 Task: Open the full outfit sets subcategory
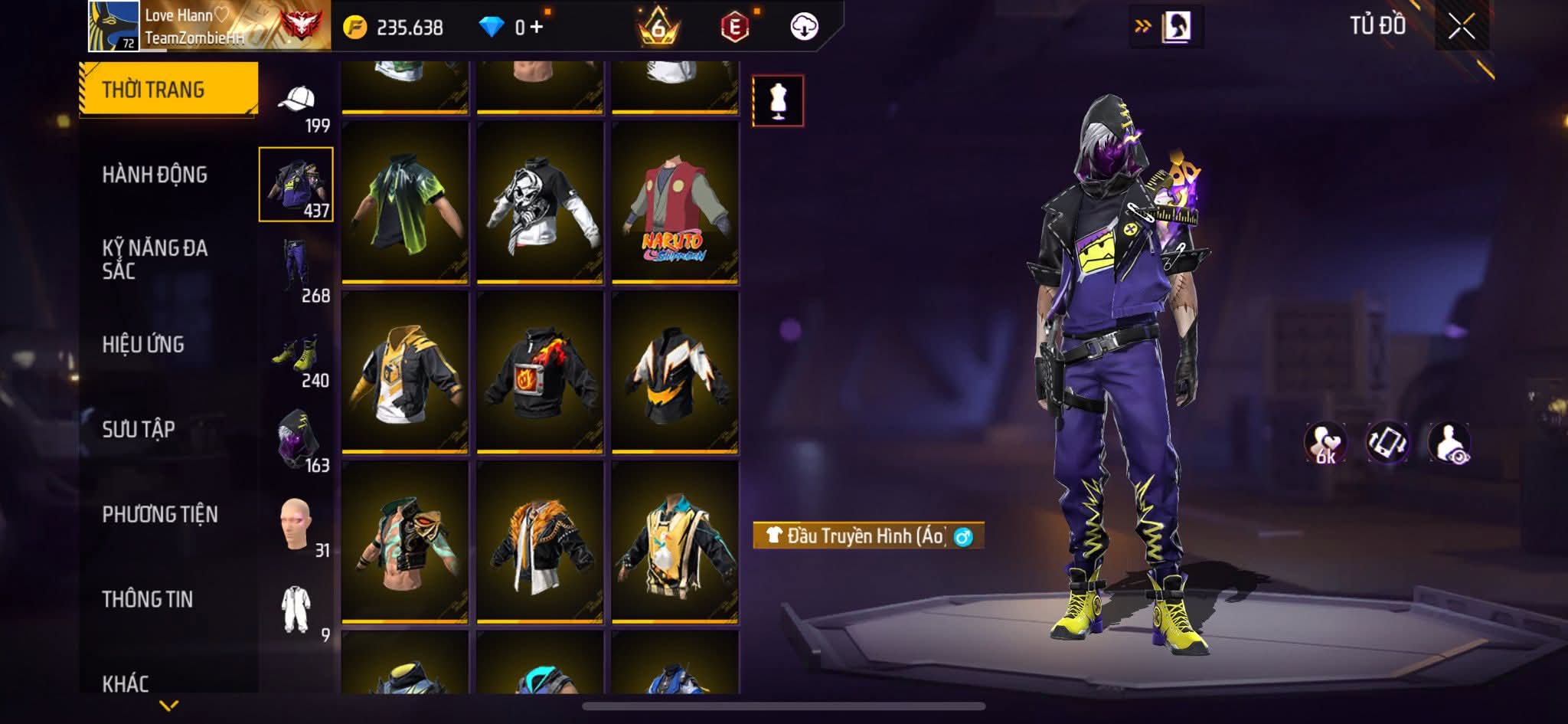pos(297,611)
